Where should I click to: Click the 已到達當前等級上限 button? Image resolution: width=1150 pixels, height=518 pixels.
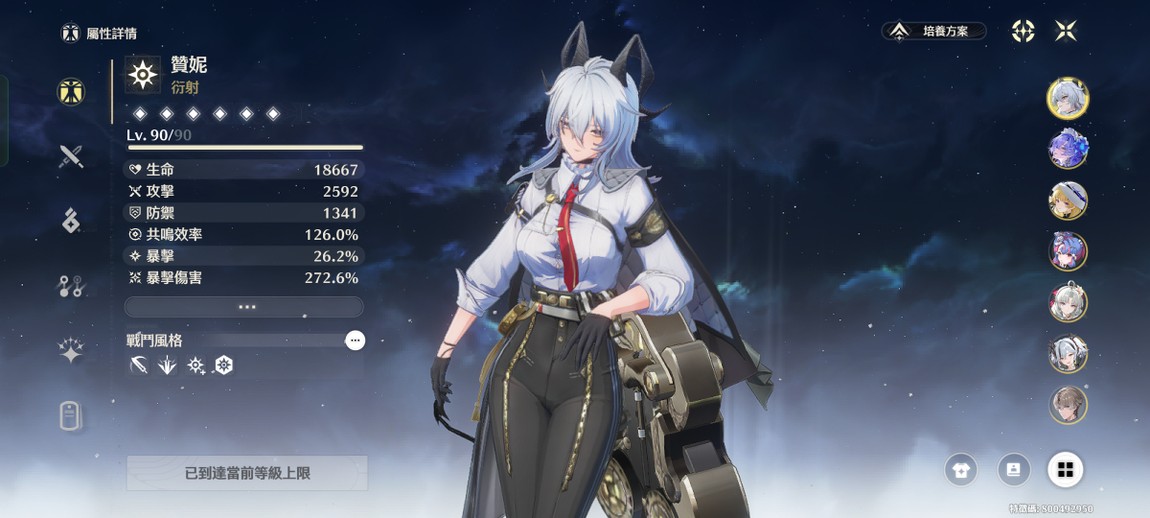tap(247, 473)
